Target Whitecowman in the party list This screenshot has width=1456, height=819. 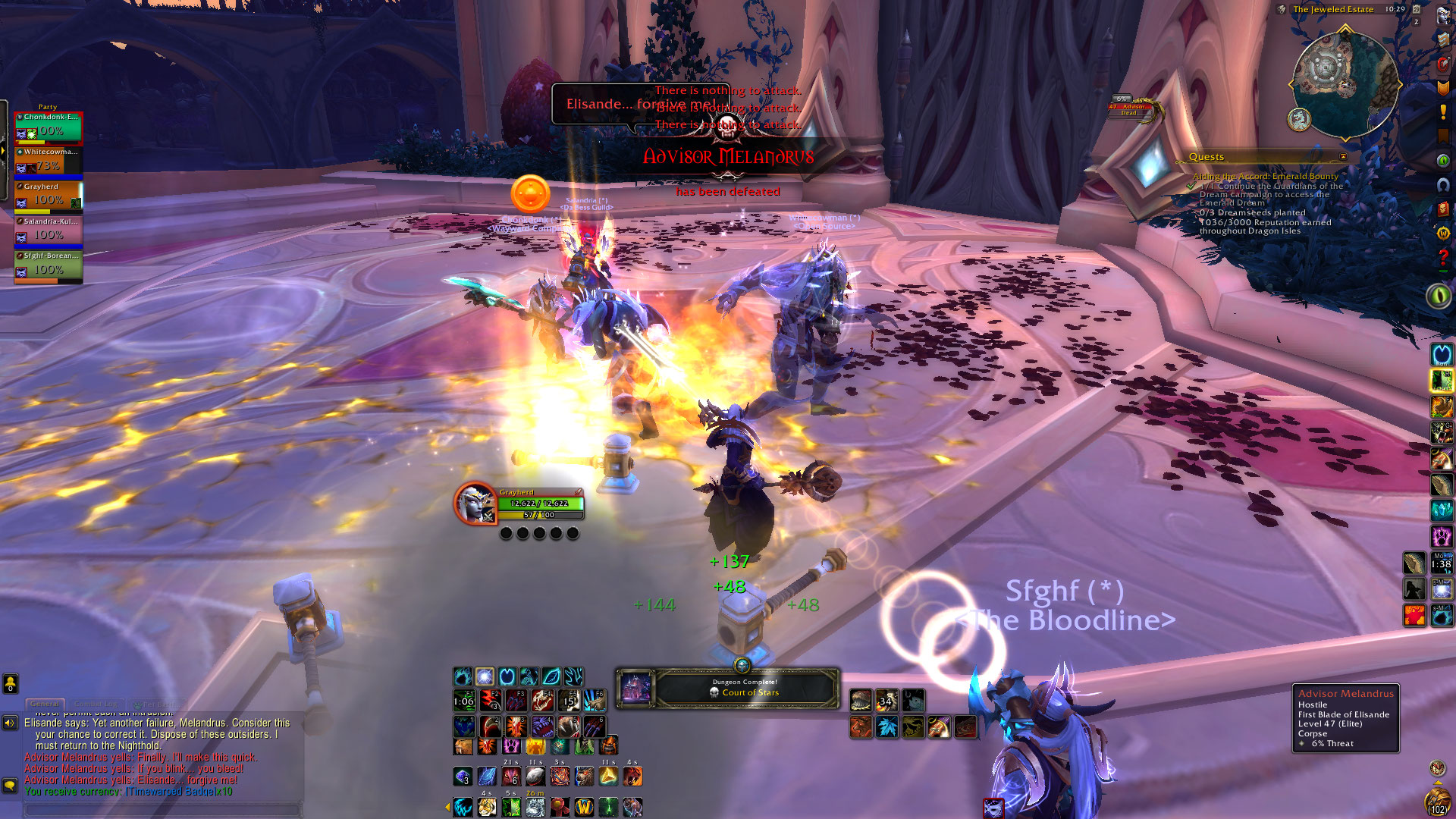(49, 162)
